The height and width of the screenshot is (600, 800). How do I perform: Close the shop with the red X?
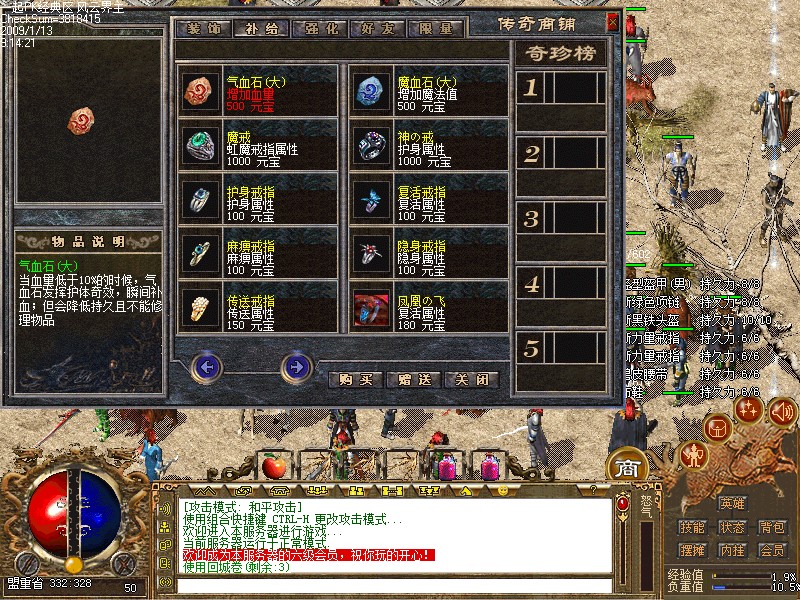coord(612,20)
